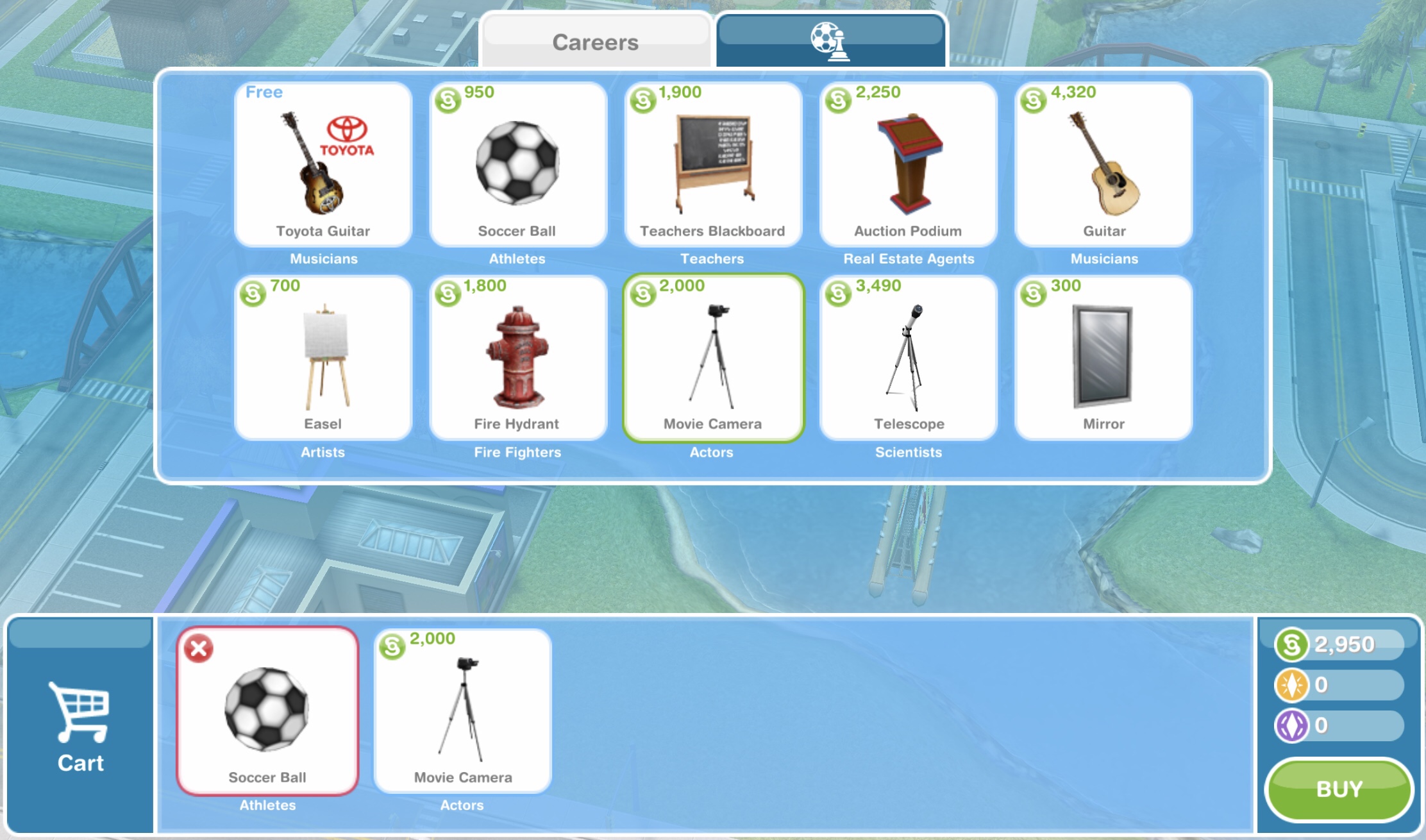1426x840 pixels.
Task: Select the Auction Podium for Real Estate Agents
Action: click(x=908, y=165)
